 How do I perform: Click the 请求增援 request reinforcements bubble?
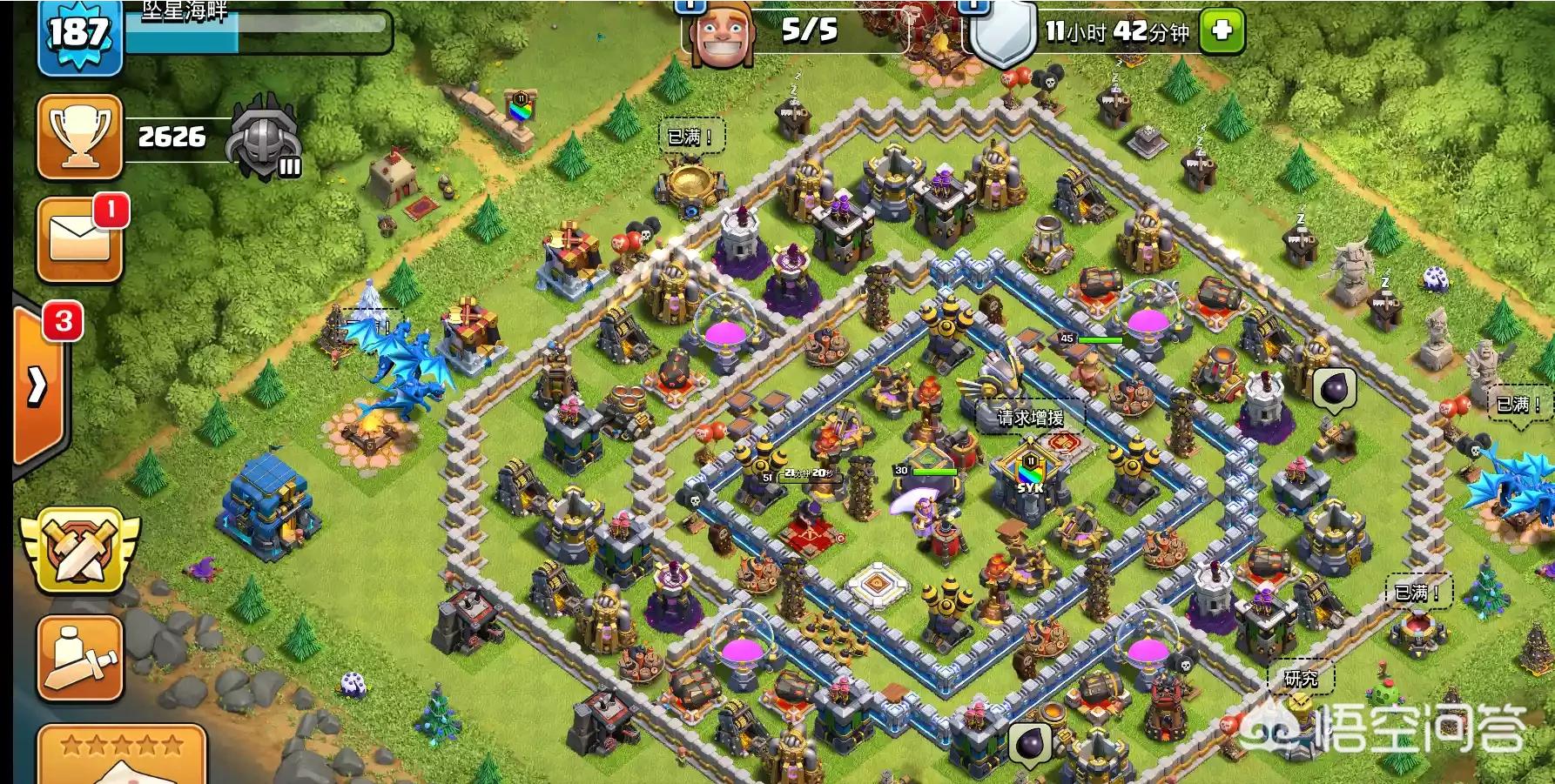coord(1030,418)
